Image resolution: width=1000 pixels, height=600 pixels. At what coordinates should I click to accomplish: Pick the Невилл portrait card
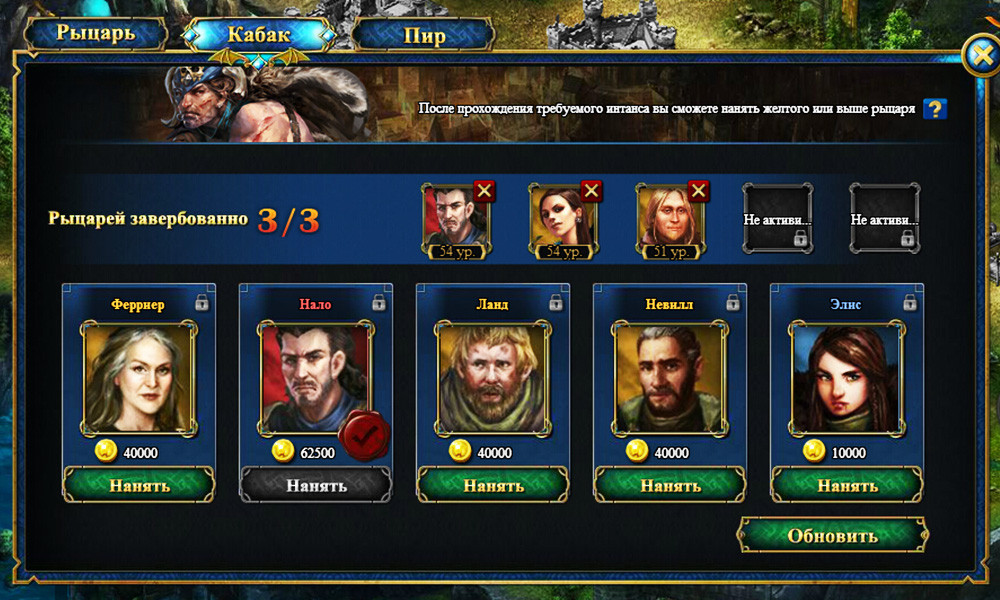click(x=670, y=377)
